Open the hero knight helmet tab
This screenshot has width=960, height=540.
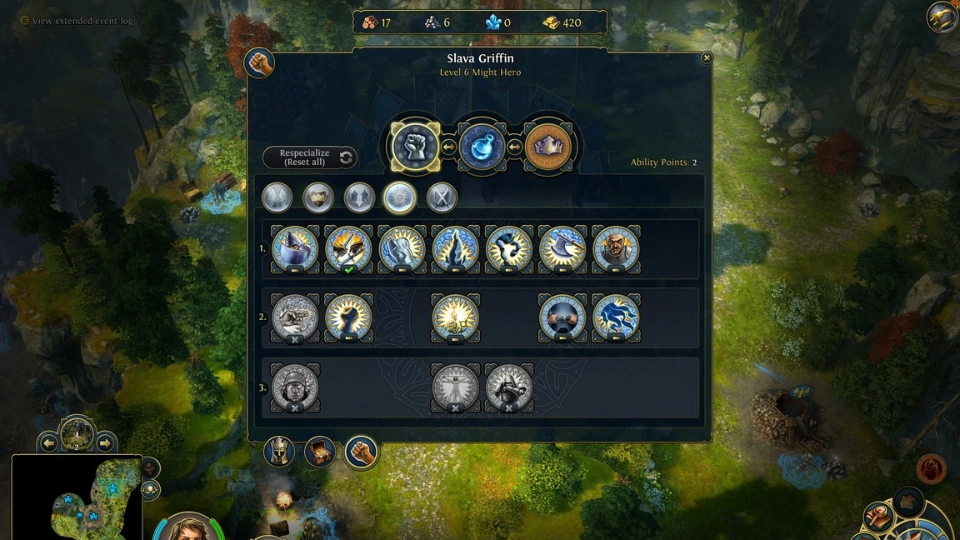[279, 452]
